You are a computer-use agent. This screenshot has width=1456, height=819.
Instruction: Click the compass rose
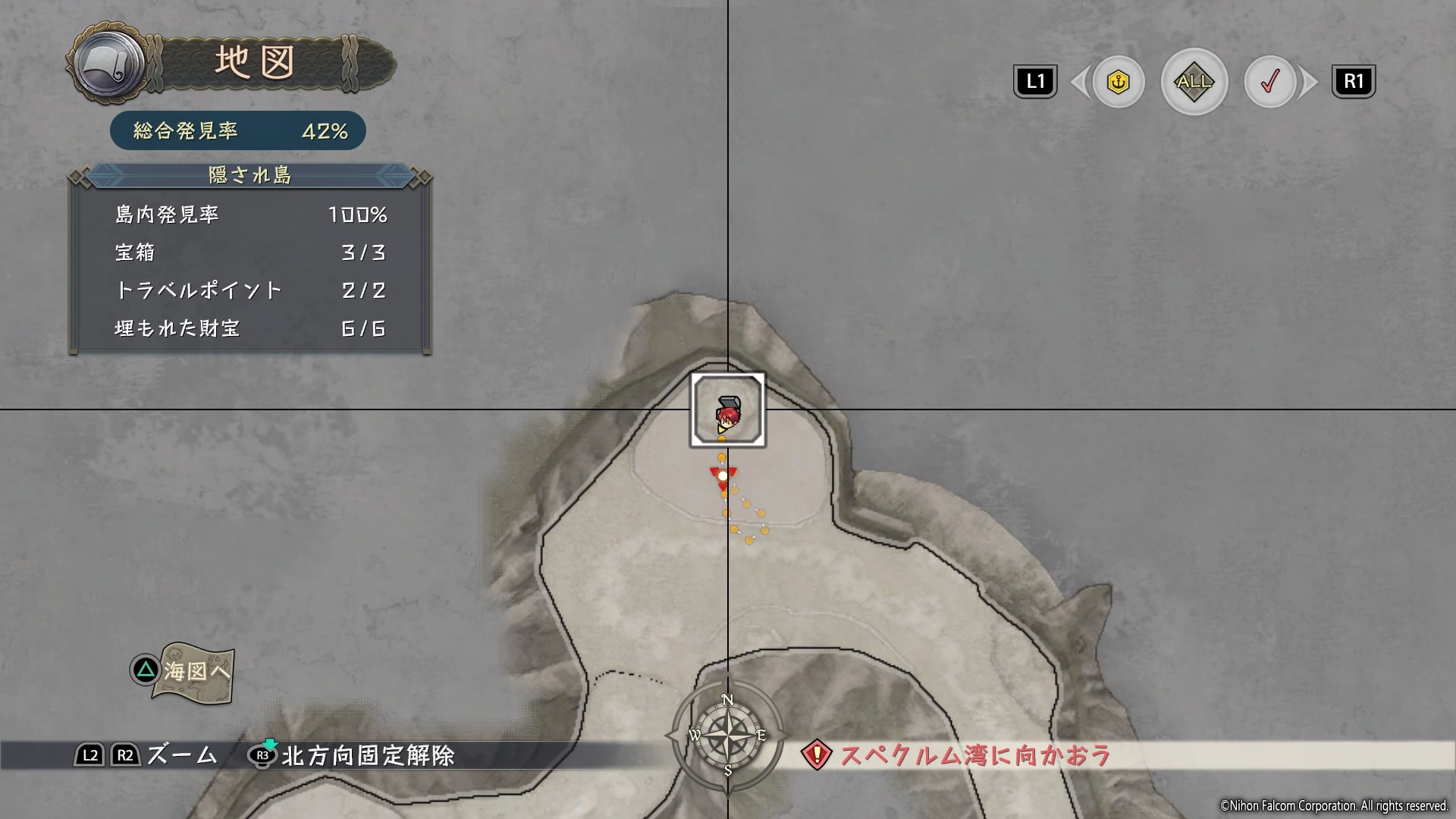[726, 735]
